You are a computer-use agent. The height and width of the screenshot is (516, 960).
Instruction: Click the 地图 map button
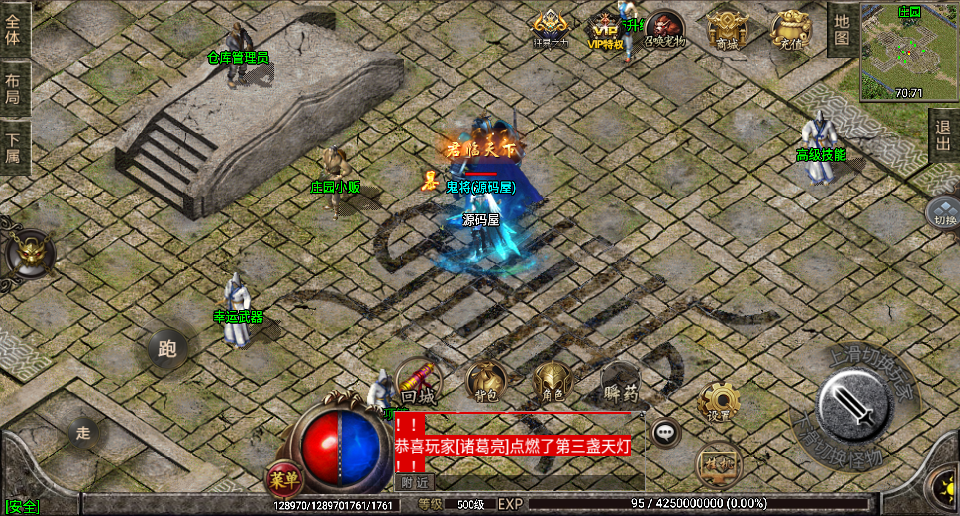pyautogui.click(x=842, y=29)
